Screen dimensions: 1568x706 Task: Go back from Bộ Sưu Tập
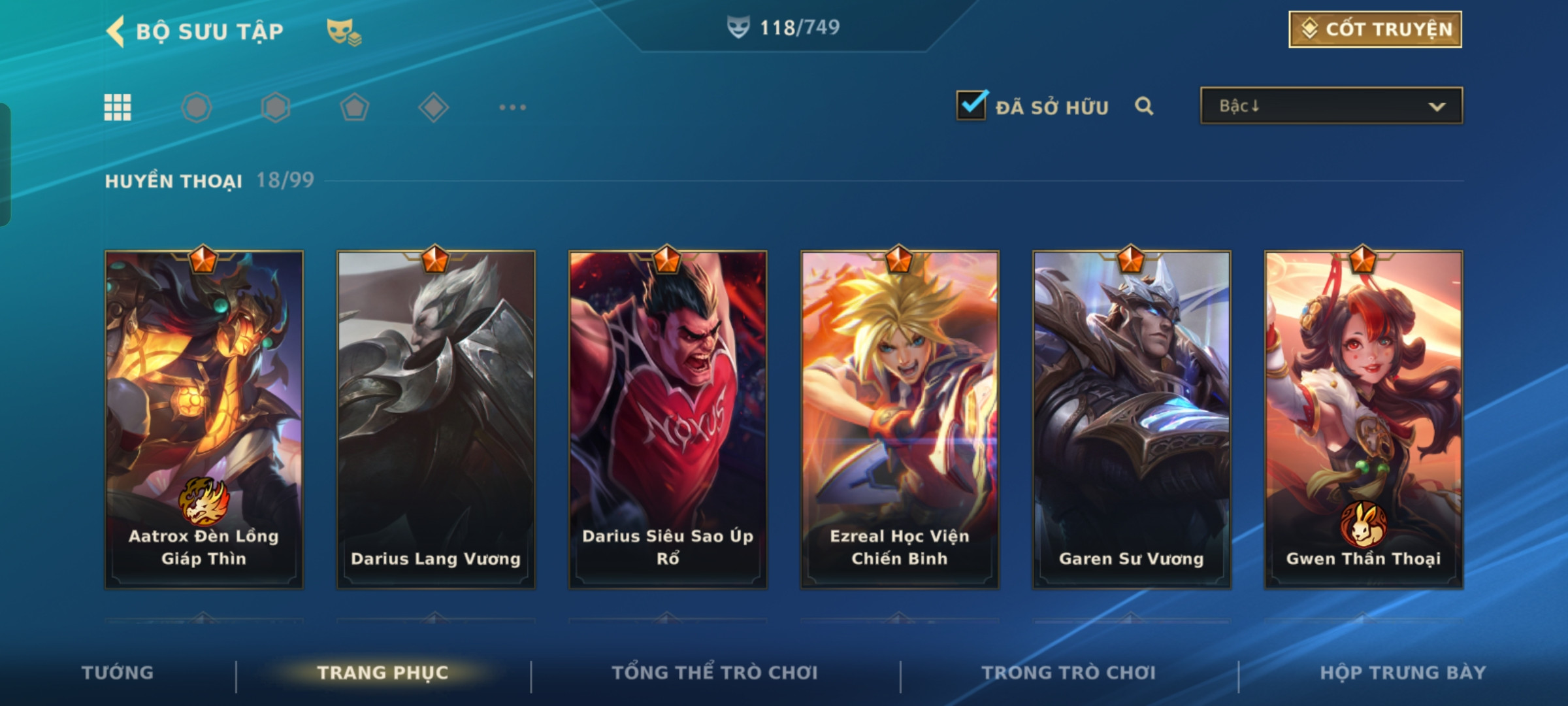(116, 31)
